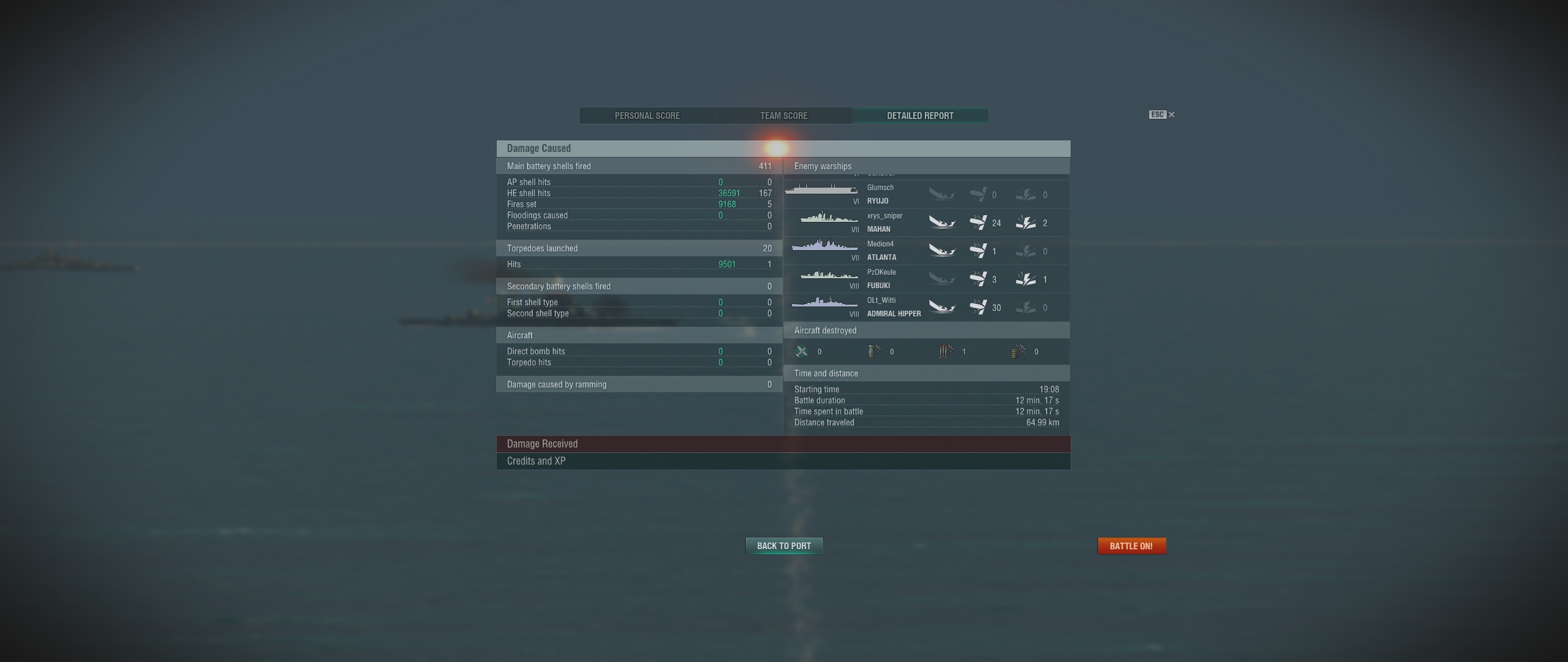The width and height of the screenshot is (1568, 662).
Task: Choose the Medion4 Atlanta enemy row
Action: coord(926,251)
